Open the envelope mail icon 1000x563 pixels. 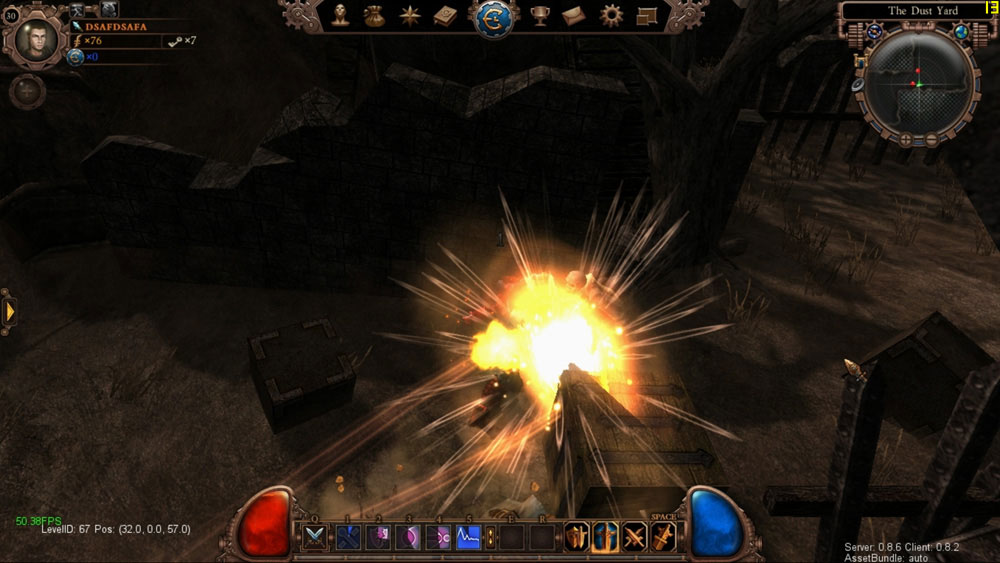click(573, 15)
